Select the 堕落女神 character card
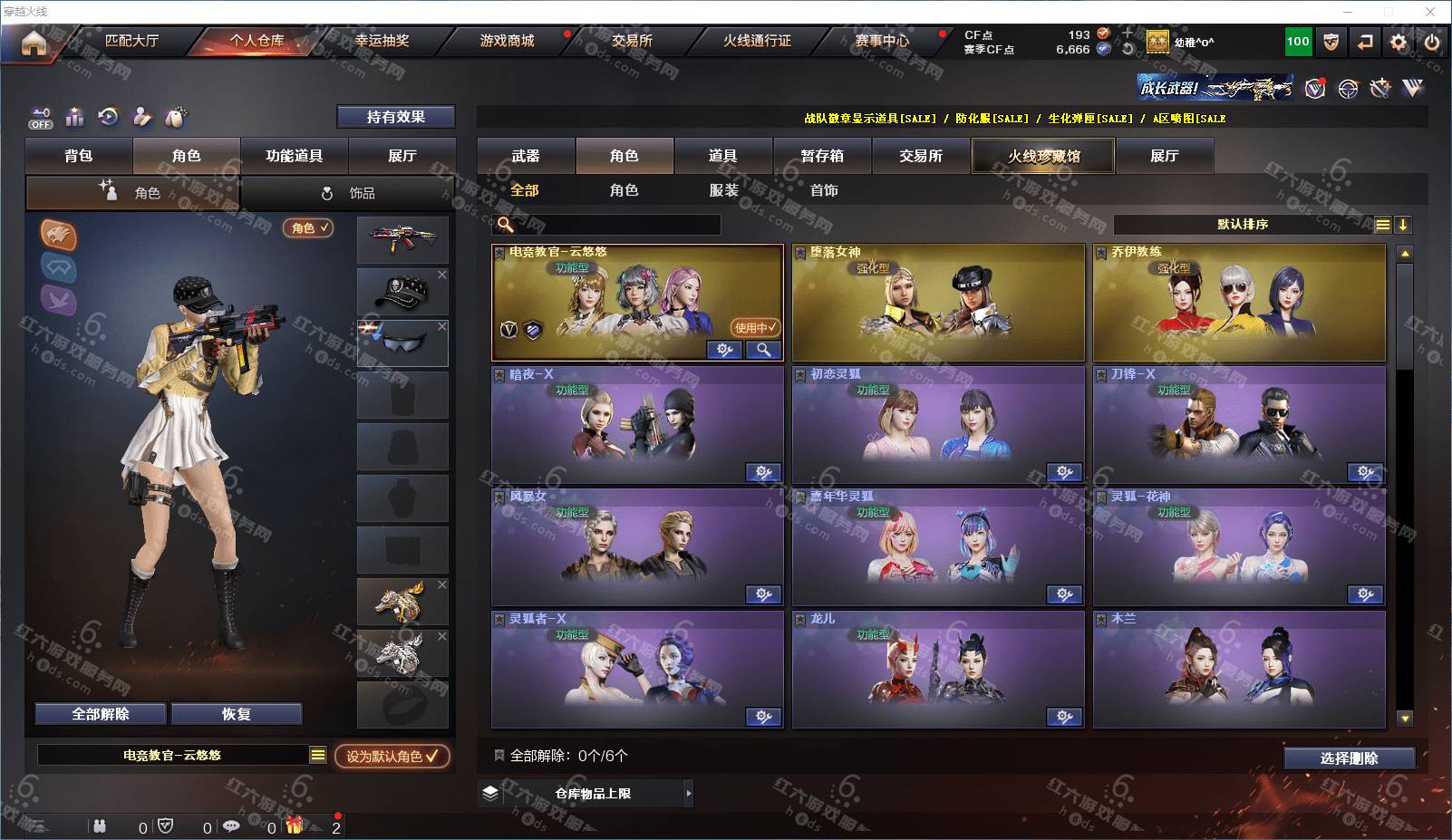 pos(938,303)
